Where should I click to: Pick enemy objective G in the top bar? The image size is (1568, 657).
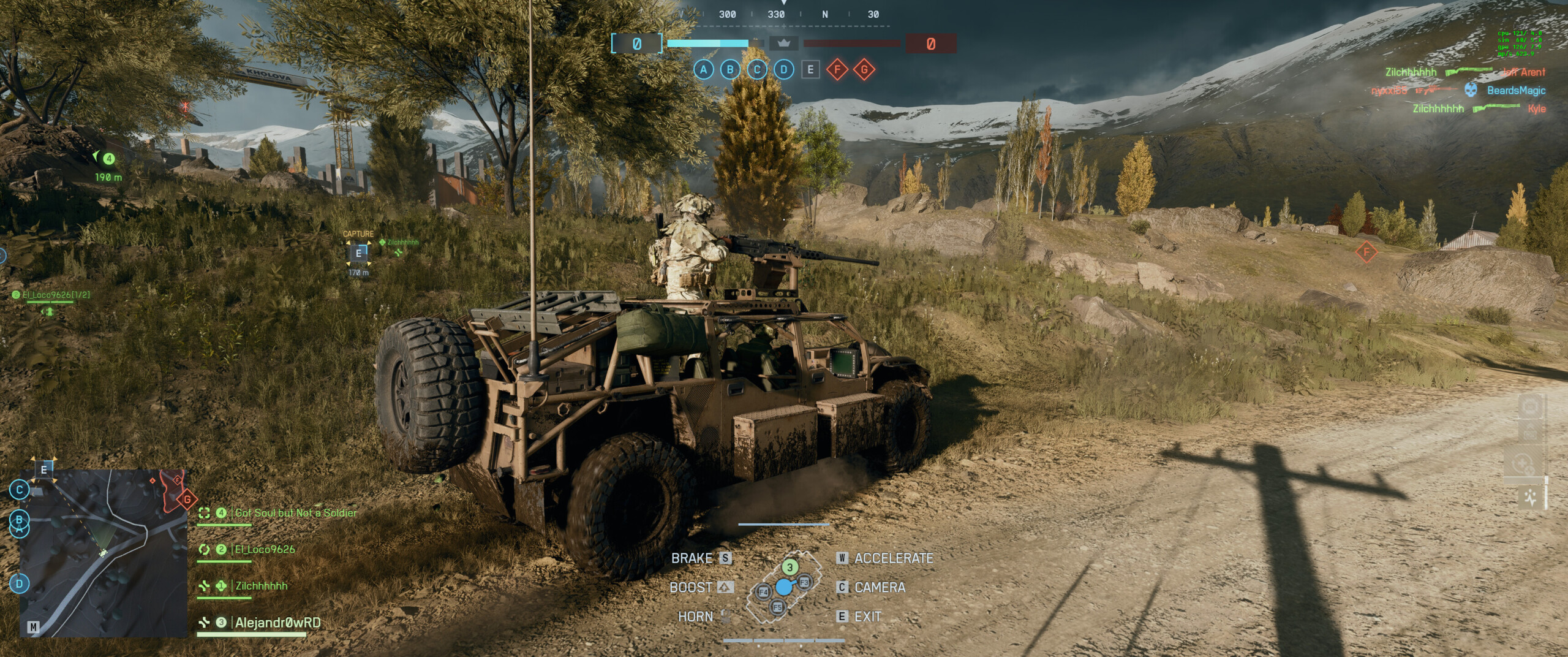click(864, 70)
